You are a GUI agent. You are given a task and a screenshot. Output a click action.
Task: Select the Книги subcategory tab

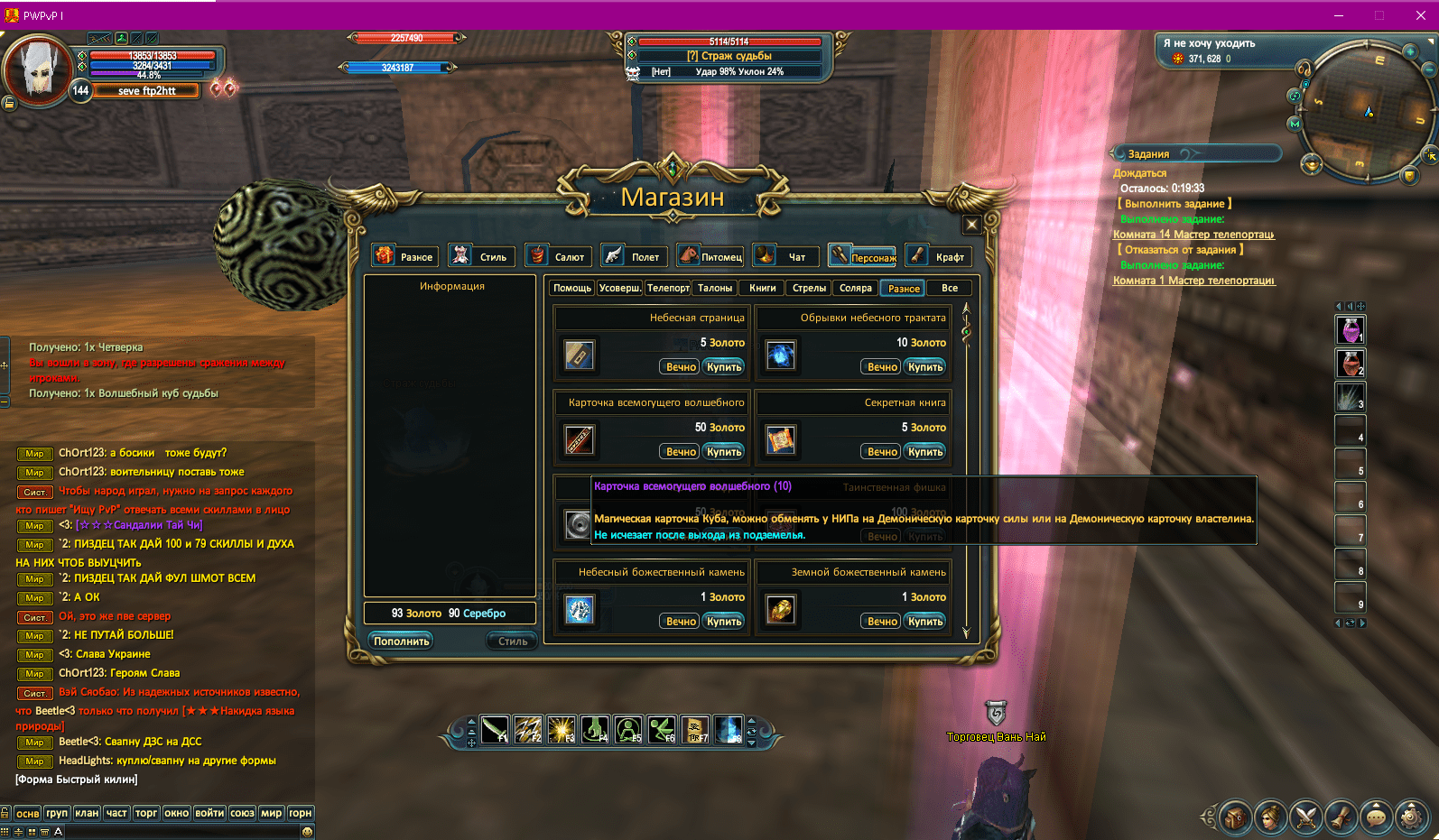[762, 288]
